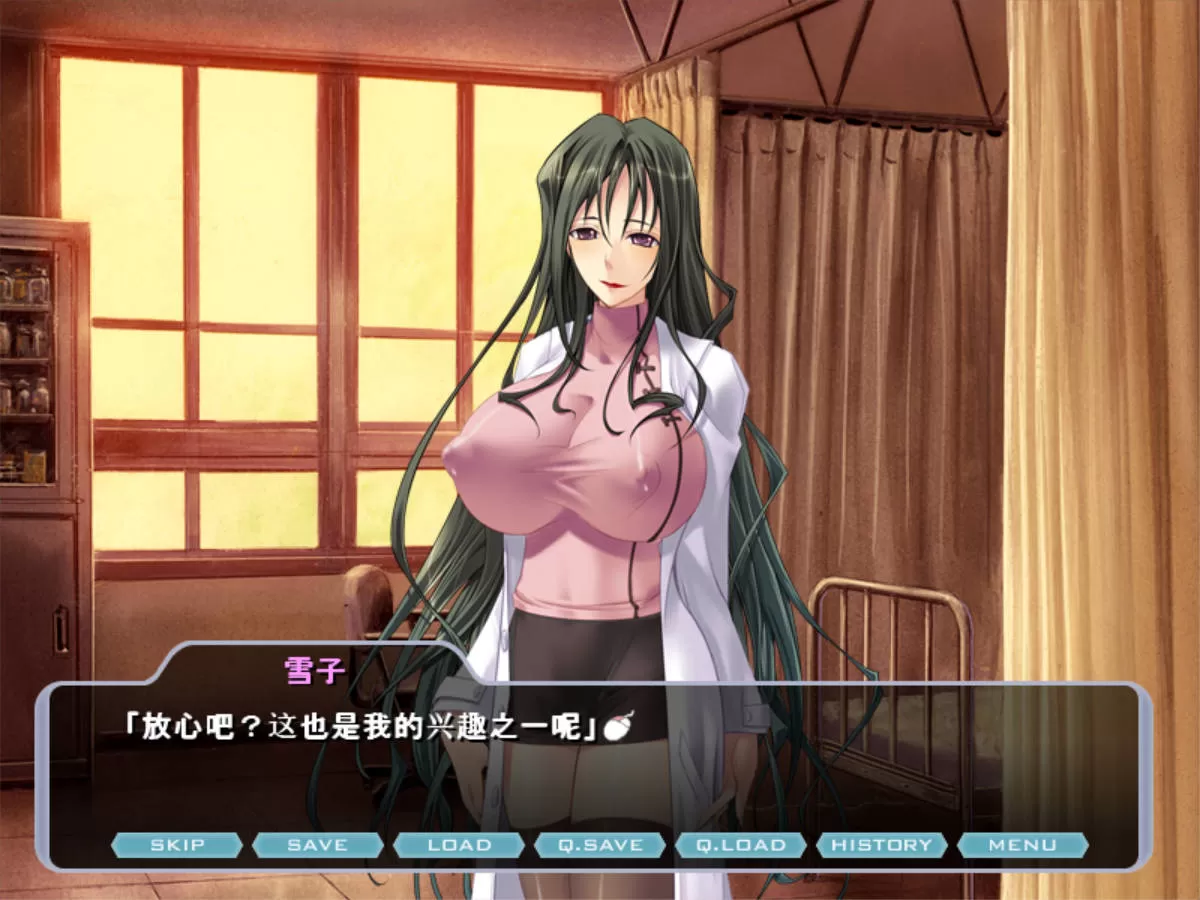Screen dimensions: 1200x900
Task: Open the SAVE screen
Action: pyautogui.click(x=317, y=845)
